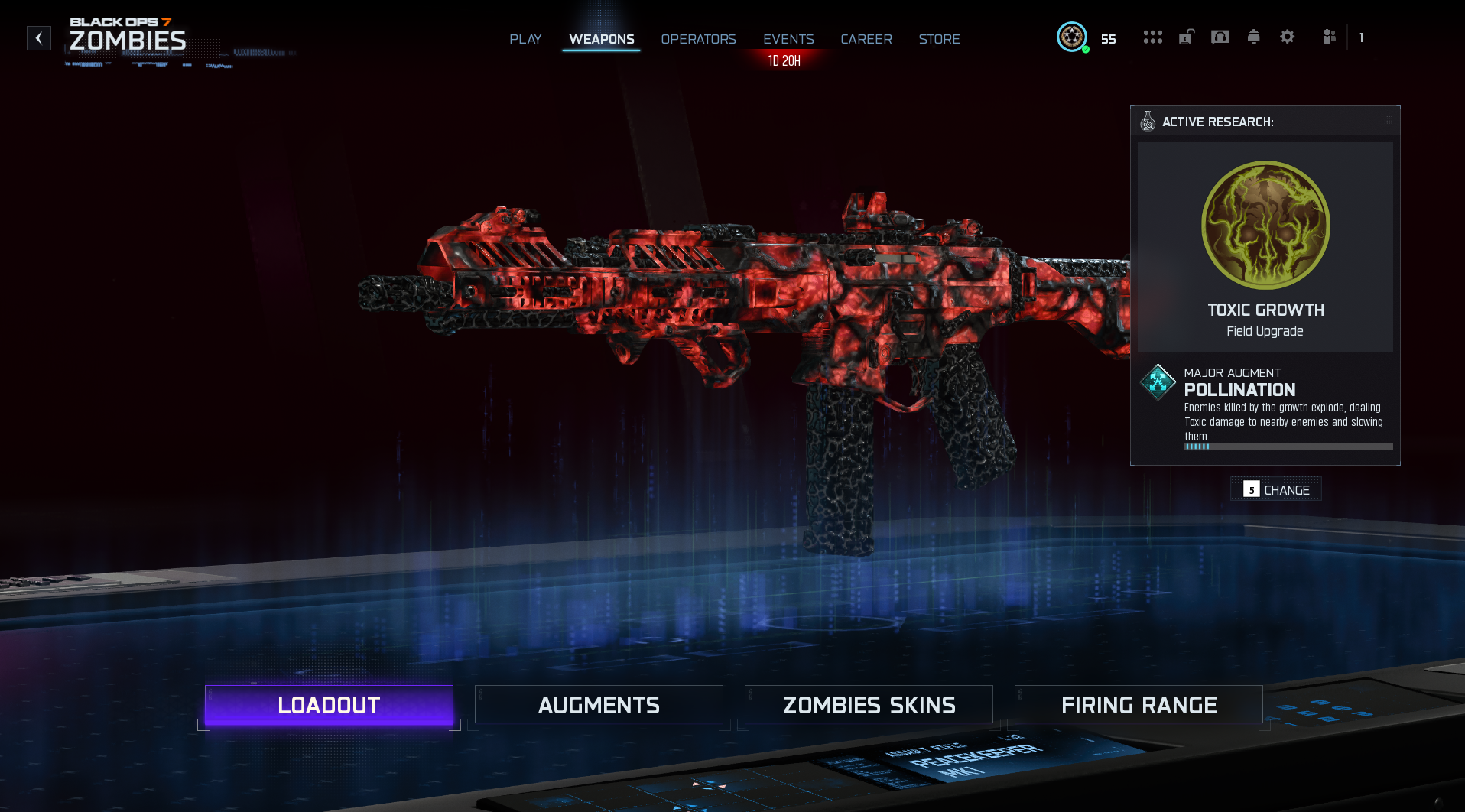Go to the Career tab

coord(866,39)
